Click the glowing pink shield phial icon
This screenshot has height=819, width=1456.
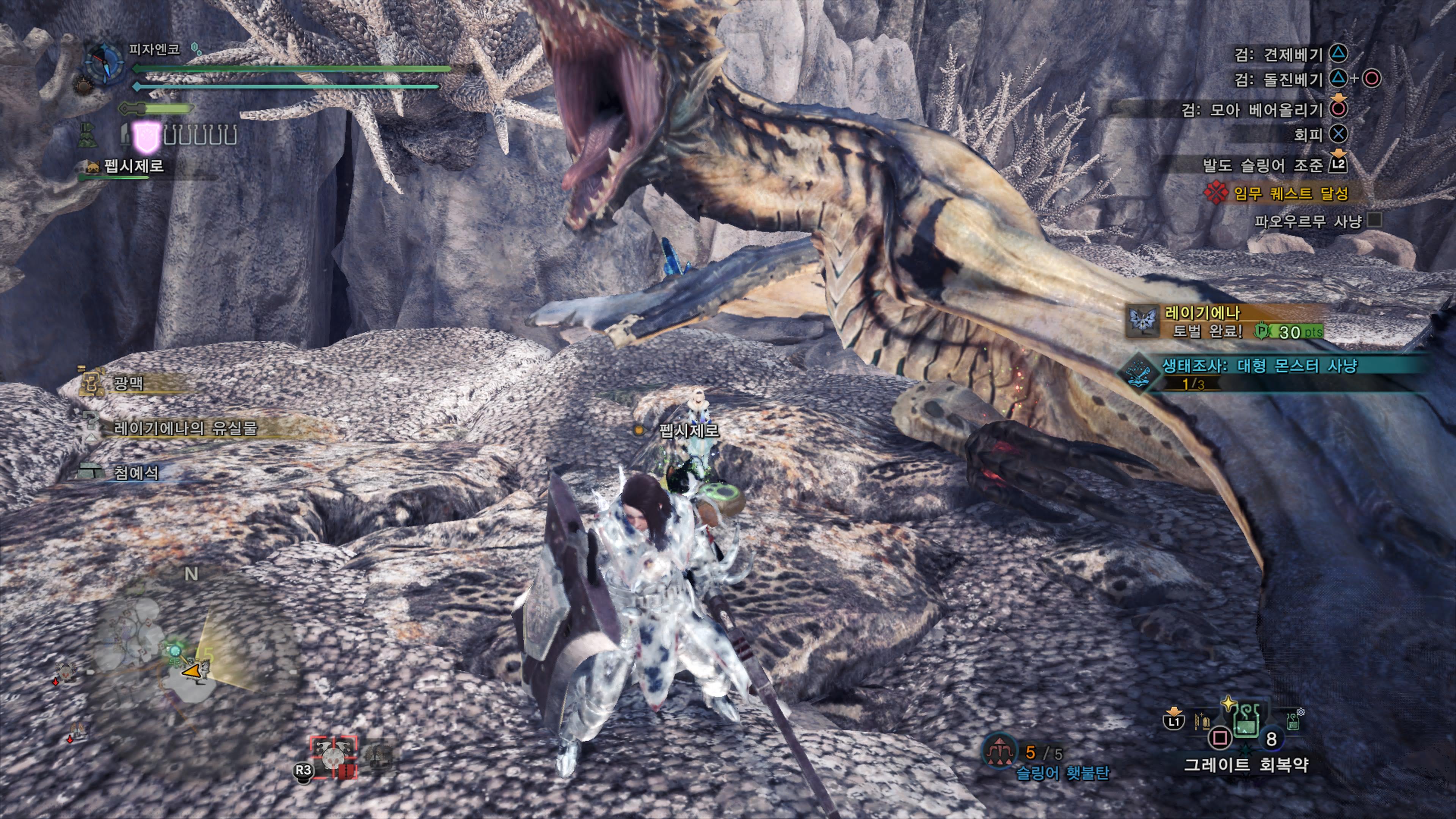click(145, 137)
